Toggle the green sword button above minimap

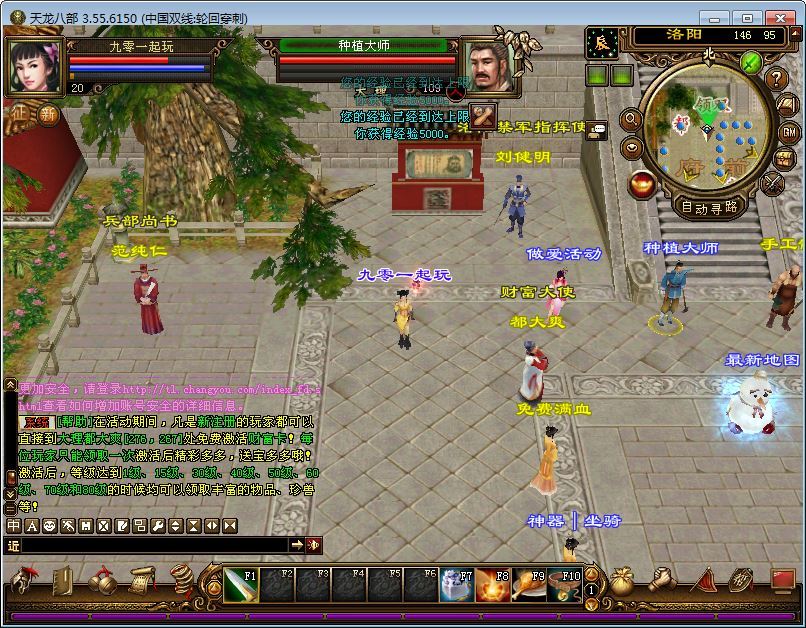click(x=752, y=62)
